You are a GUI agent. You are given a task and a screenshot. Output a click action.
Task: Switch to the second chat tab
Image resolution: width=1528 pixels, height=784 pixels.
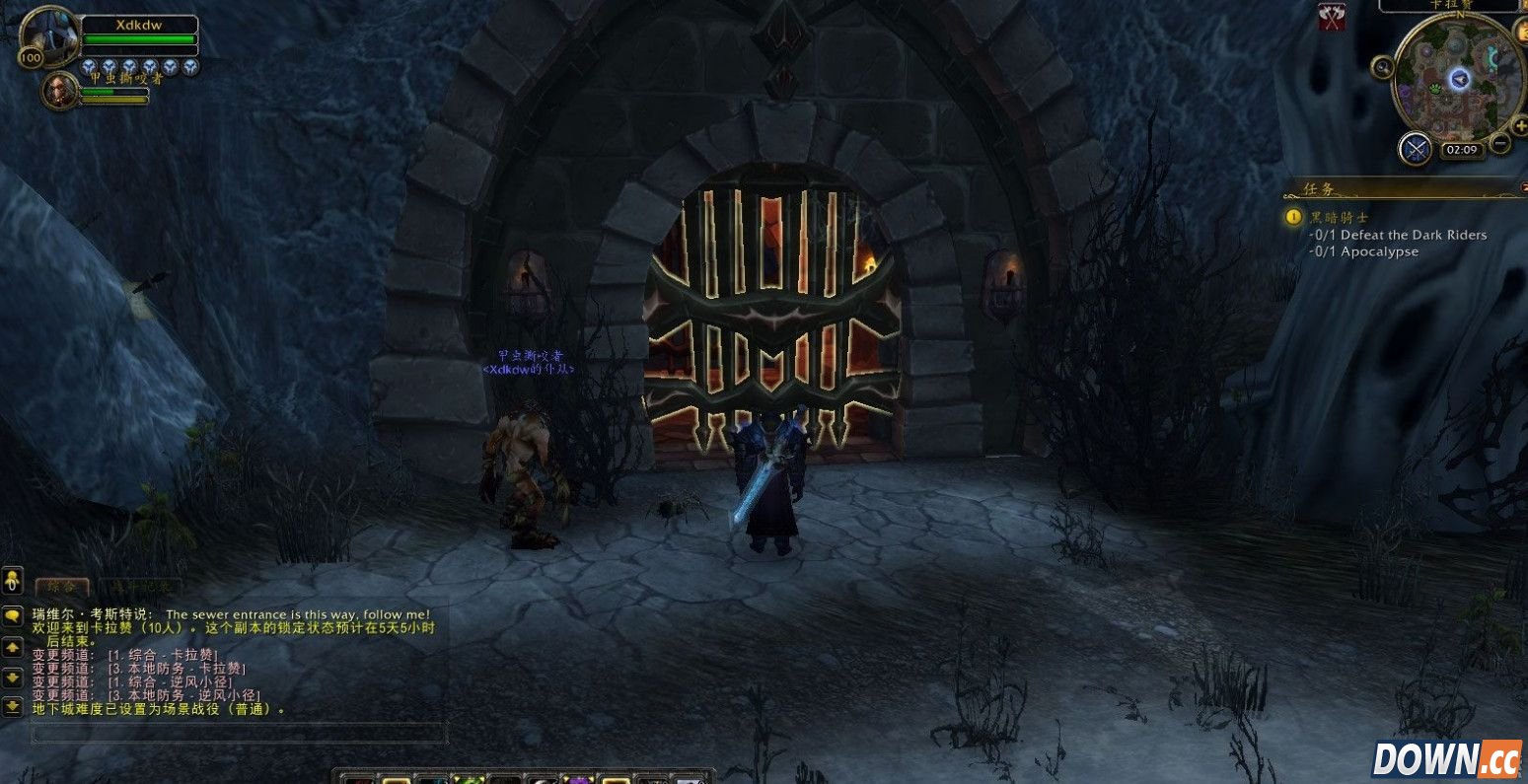139,587
